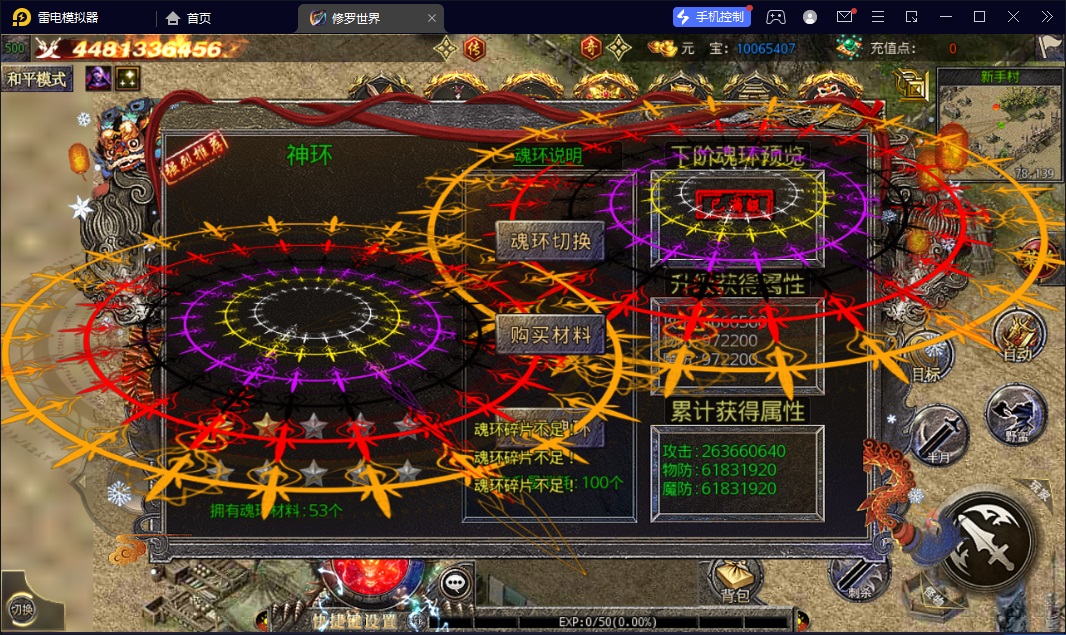This screenshot has height=635, width=1066.
Task: Select the 目标 target button
Action: pyautogui.click(x=926, y=358)
